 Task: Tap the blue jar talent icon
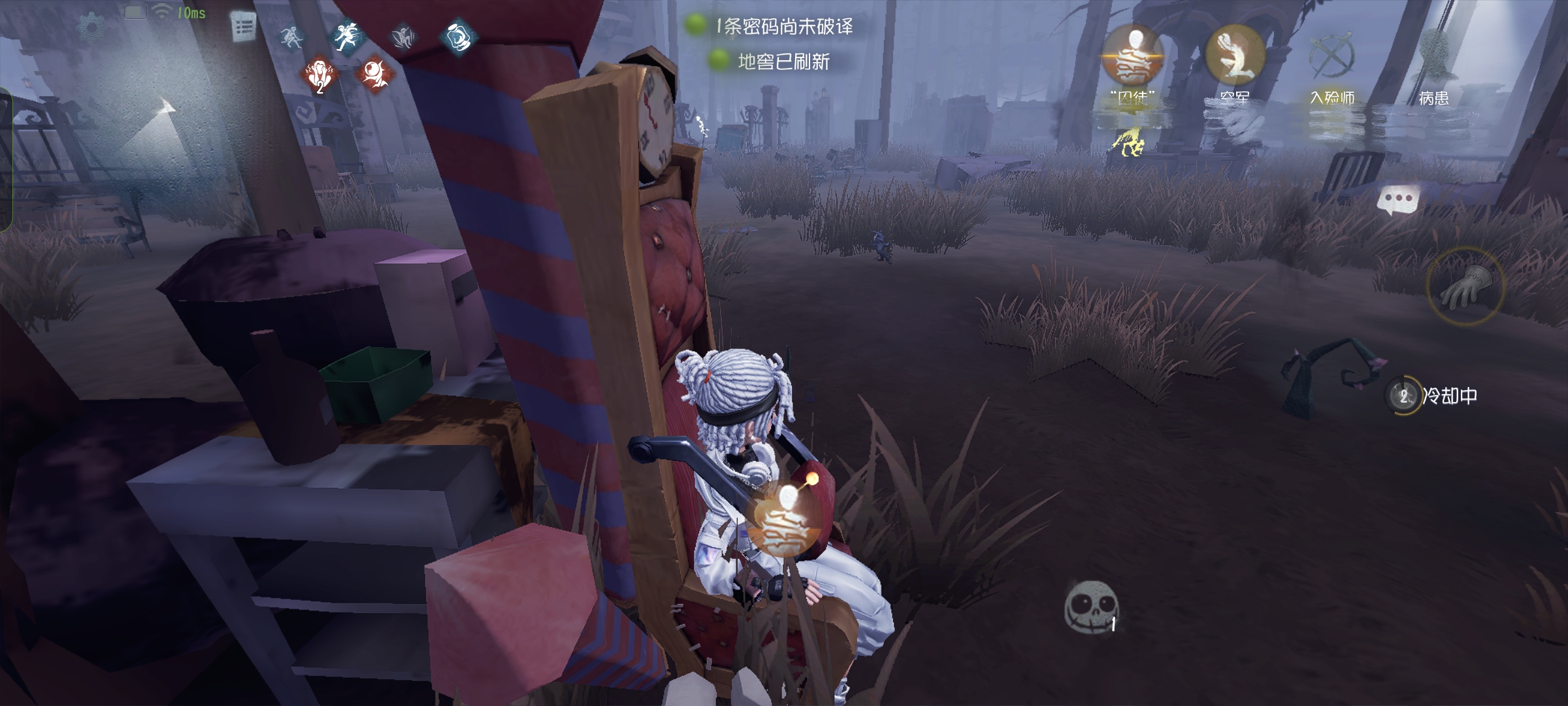click(457, 37)
